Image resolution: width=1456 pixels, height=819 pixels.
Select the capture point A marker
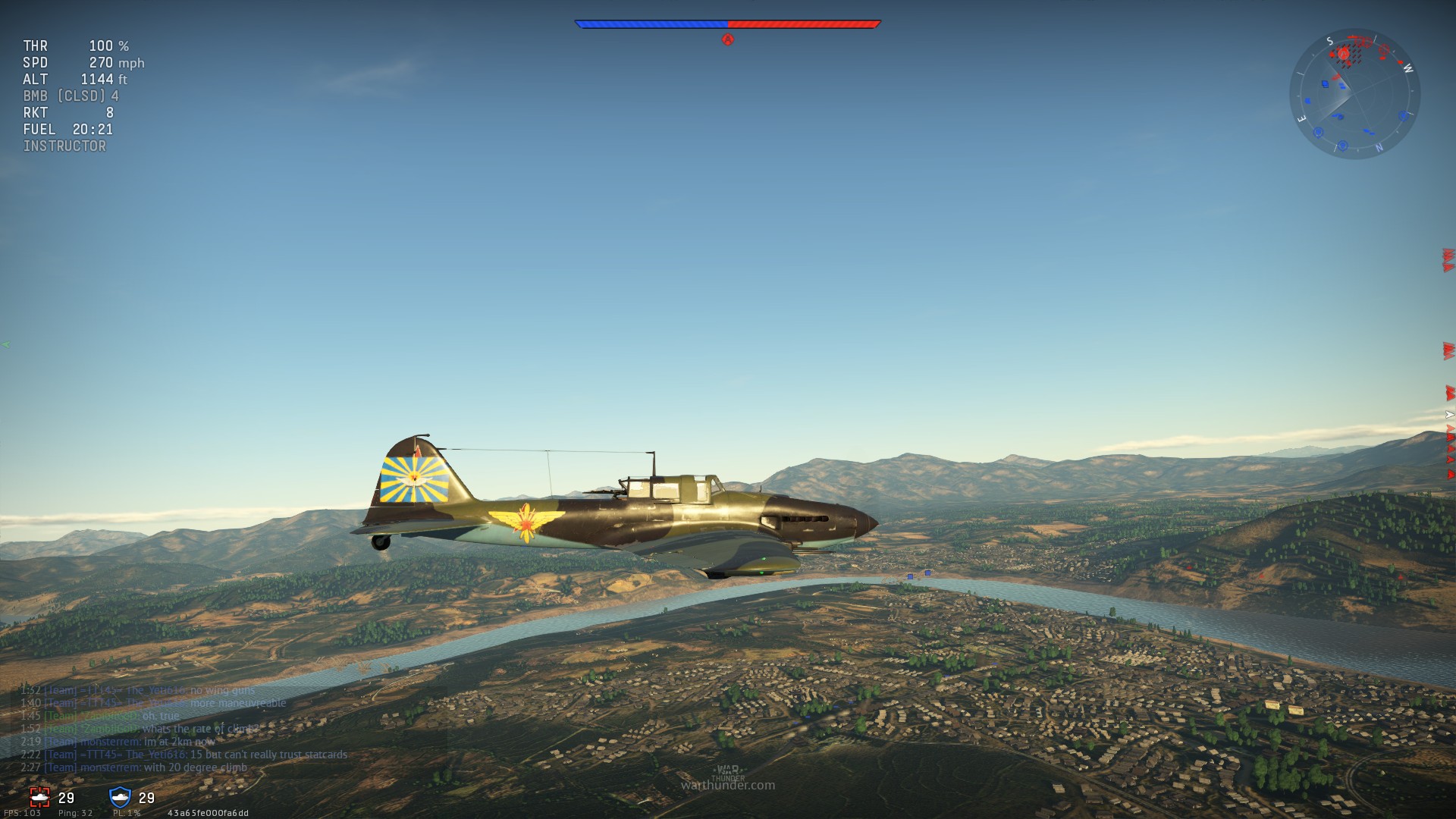tap(728, 39)
